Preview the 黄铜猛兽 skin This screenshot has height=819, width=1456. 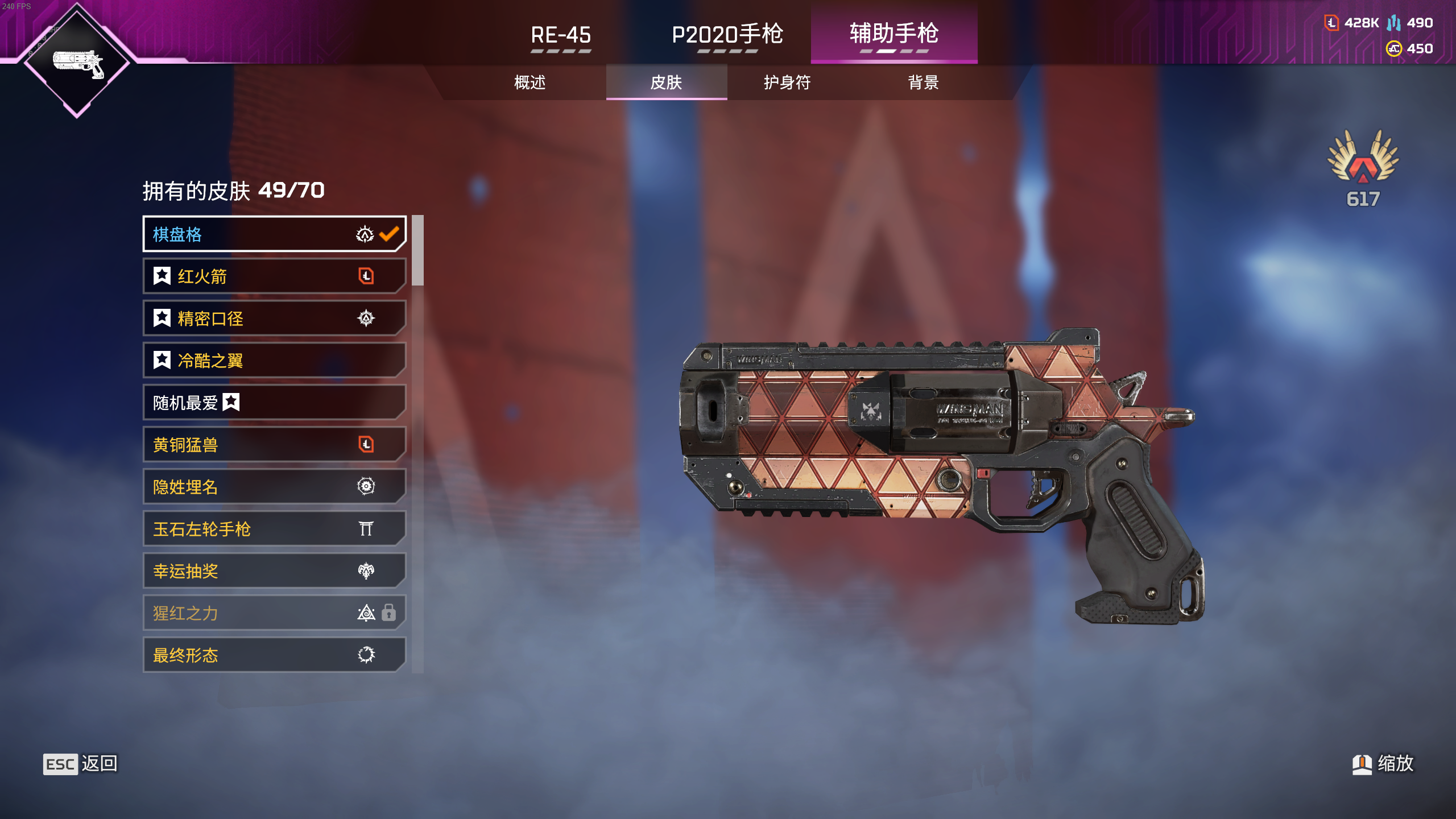tap(274, 445)
